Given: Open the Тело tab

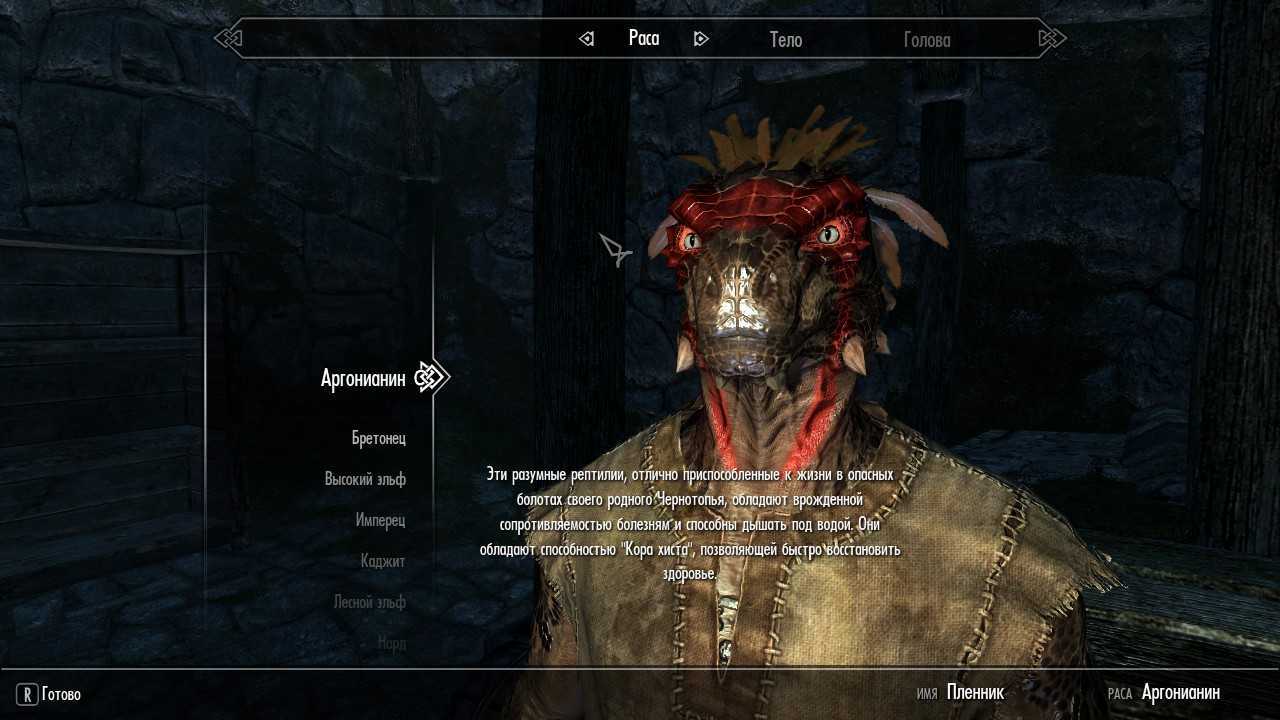Looking at the screenshot, I should [x=785, y=40].
